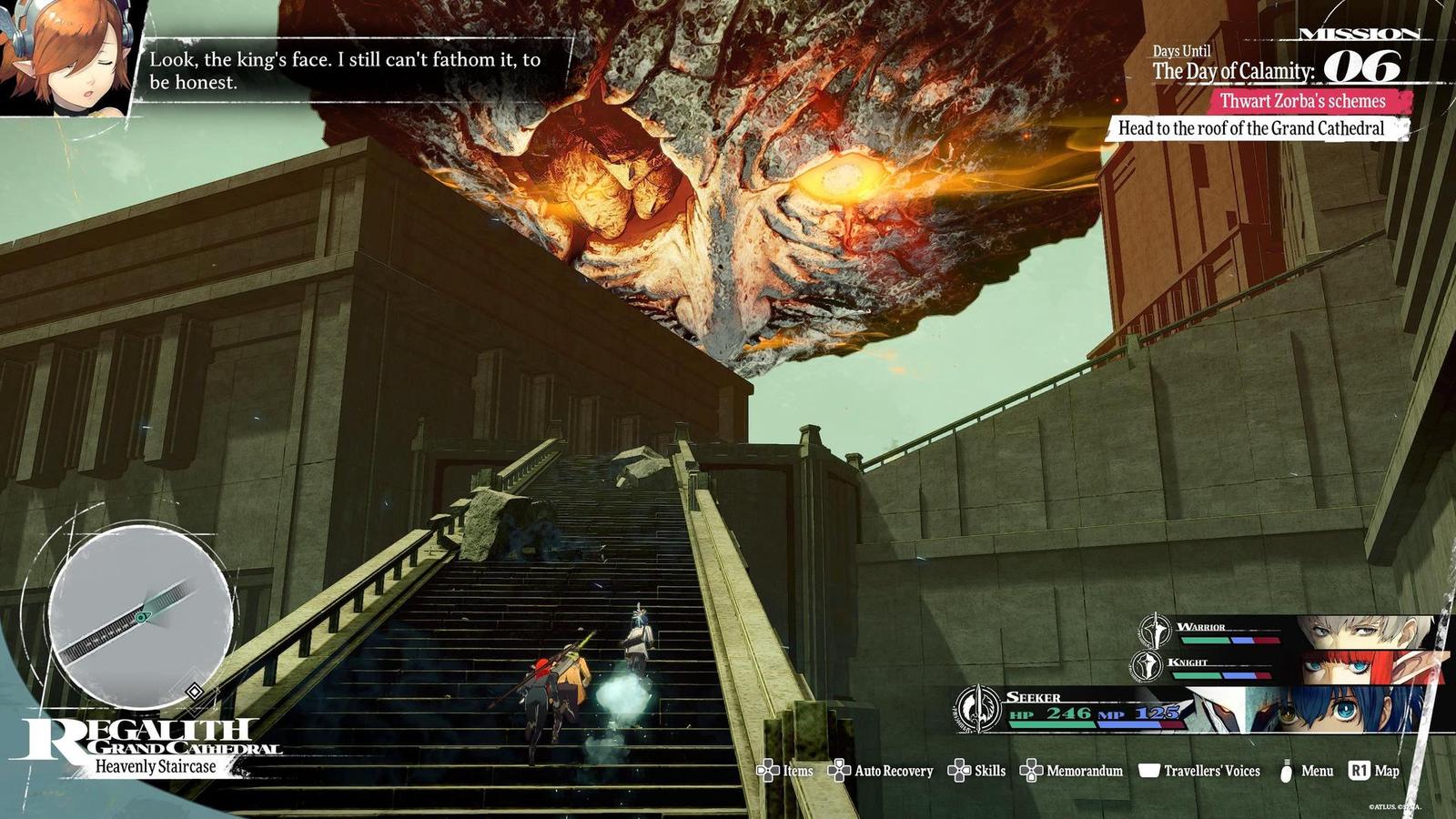Click the Thwart Zorba's schemes mission banner
Image resolution: width=1456 pixels, height=819 pixels.
coord(1302,101)
